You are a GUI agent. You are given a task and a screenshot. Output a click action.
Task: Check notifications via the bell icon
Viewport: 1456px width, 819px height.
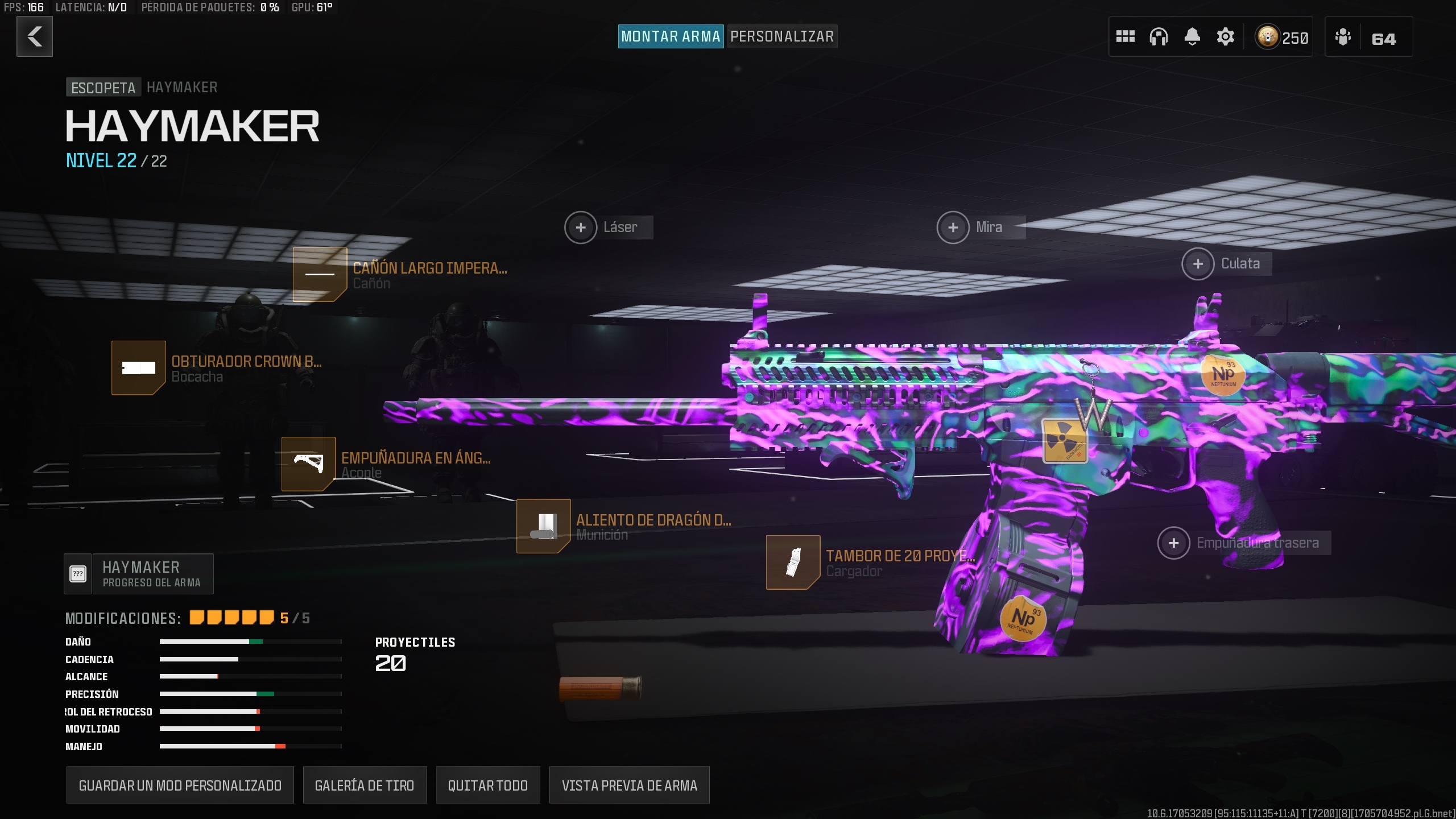[x=1193, y=36]
